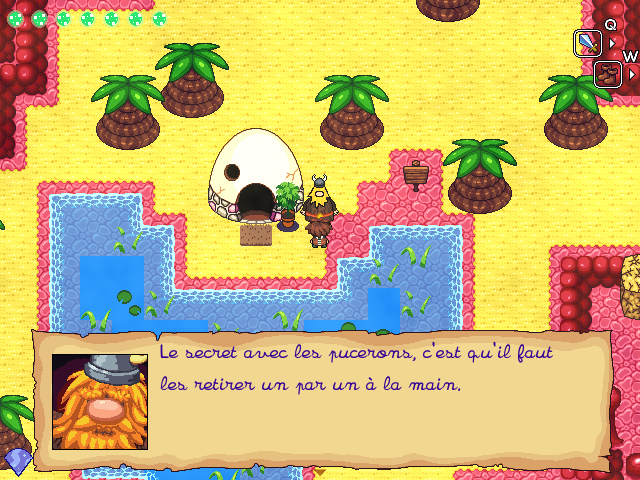Select the sword item slot
Viewport: 640px width, 480px height.
click(x=587, y=43)
